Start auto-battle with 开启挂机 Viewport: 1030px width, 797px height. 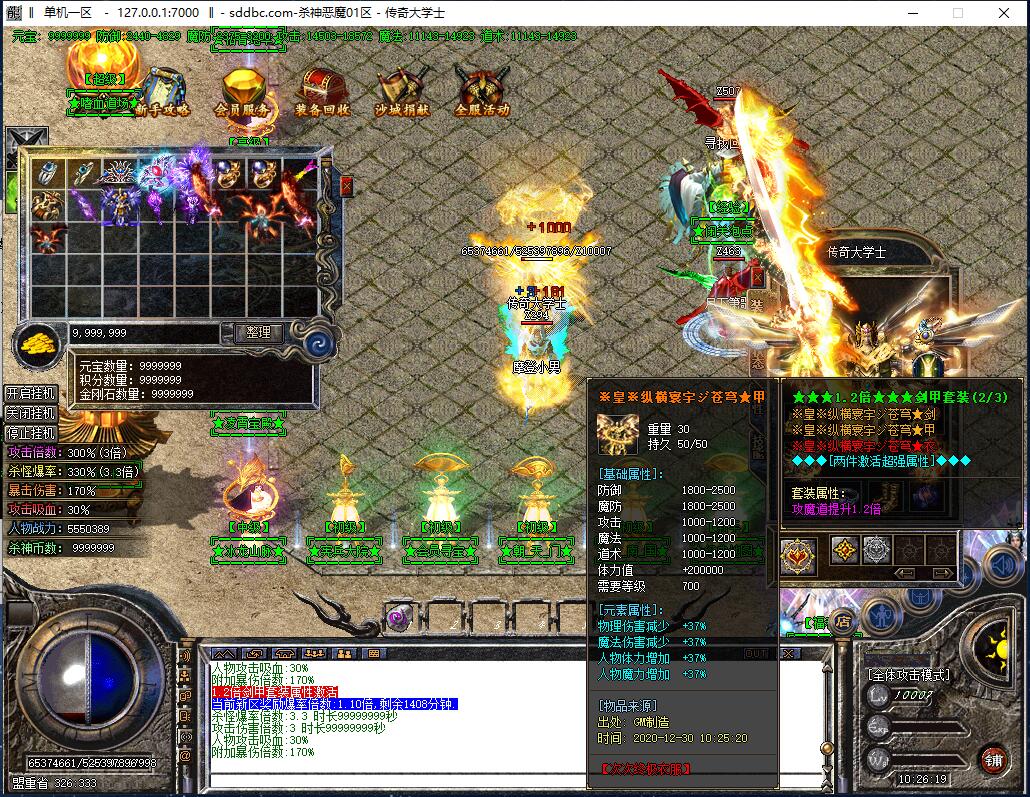(30, 393)
